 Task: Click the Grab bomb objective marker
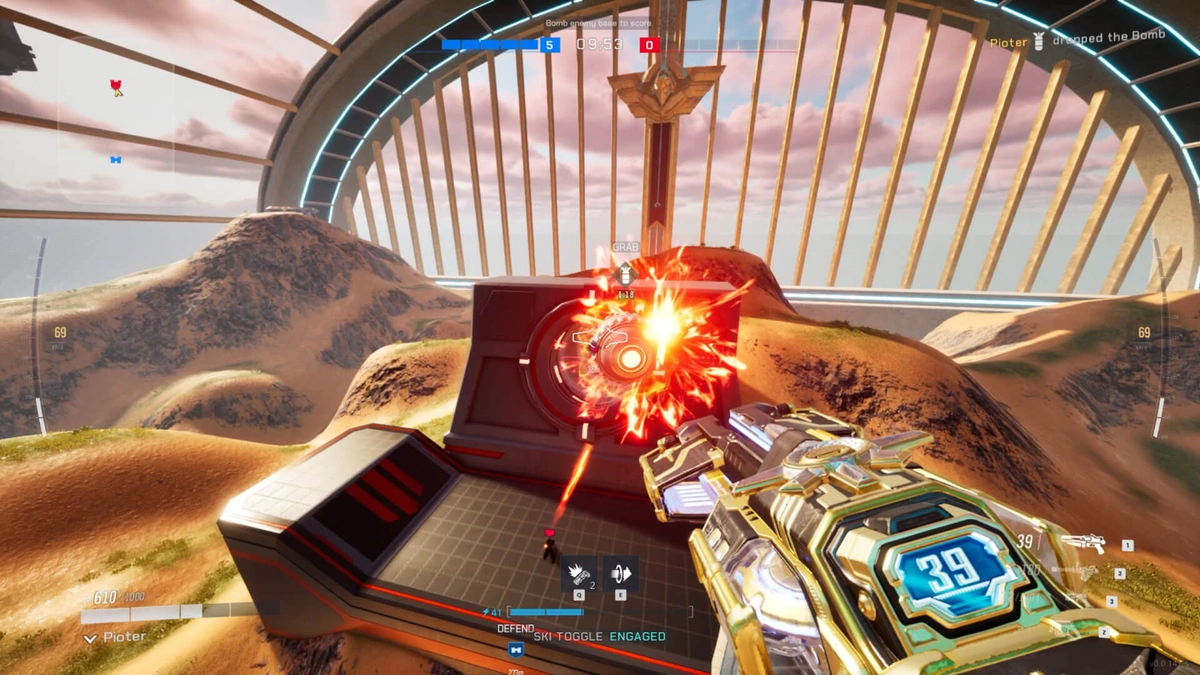pyautogui.click(x=625, y=270)
